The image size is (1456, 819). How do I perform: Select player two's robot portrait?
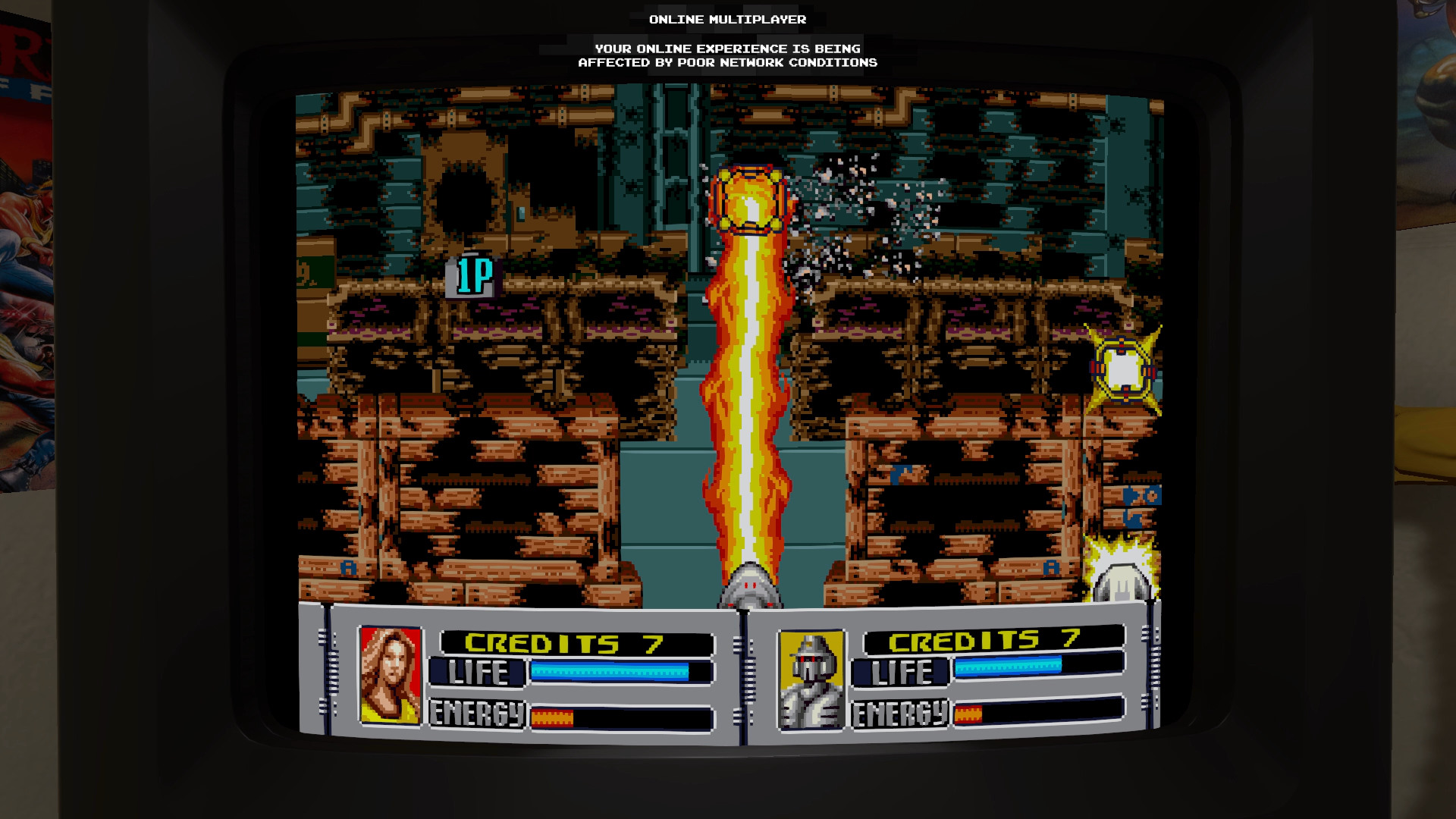[811, 679]
